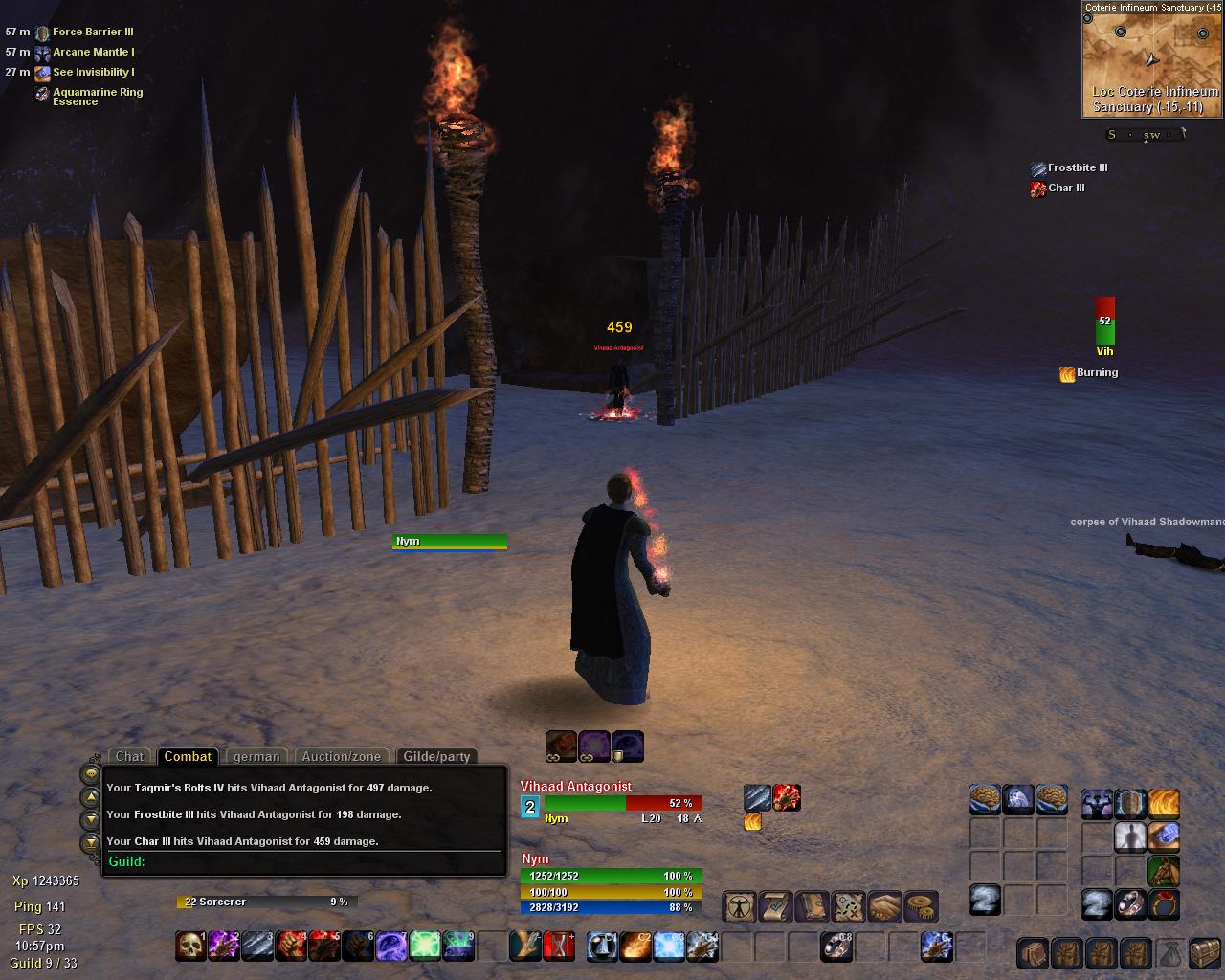This screenshot has height=980, width=1225.
Task: Summon mount with the horse icon
Action: click(x=1164, y=871)
